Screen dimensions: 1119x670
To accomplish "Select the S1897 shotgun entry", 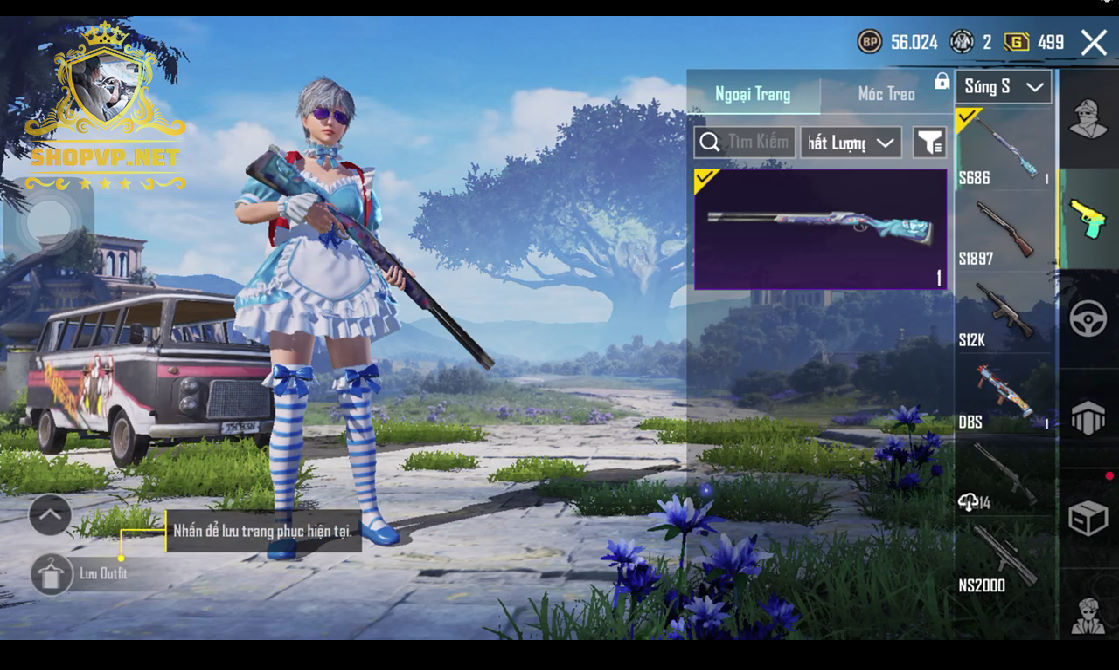I will pyautogui.click(x=1004, y=230).
